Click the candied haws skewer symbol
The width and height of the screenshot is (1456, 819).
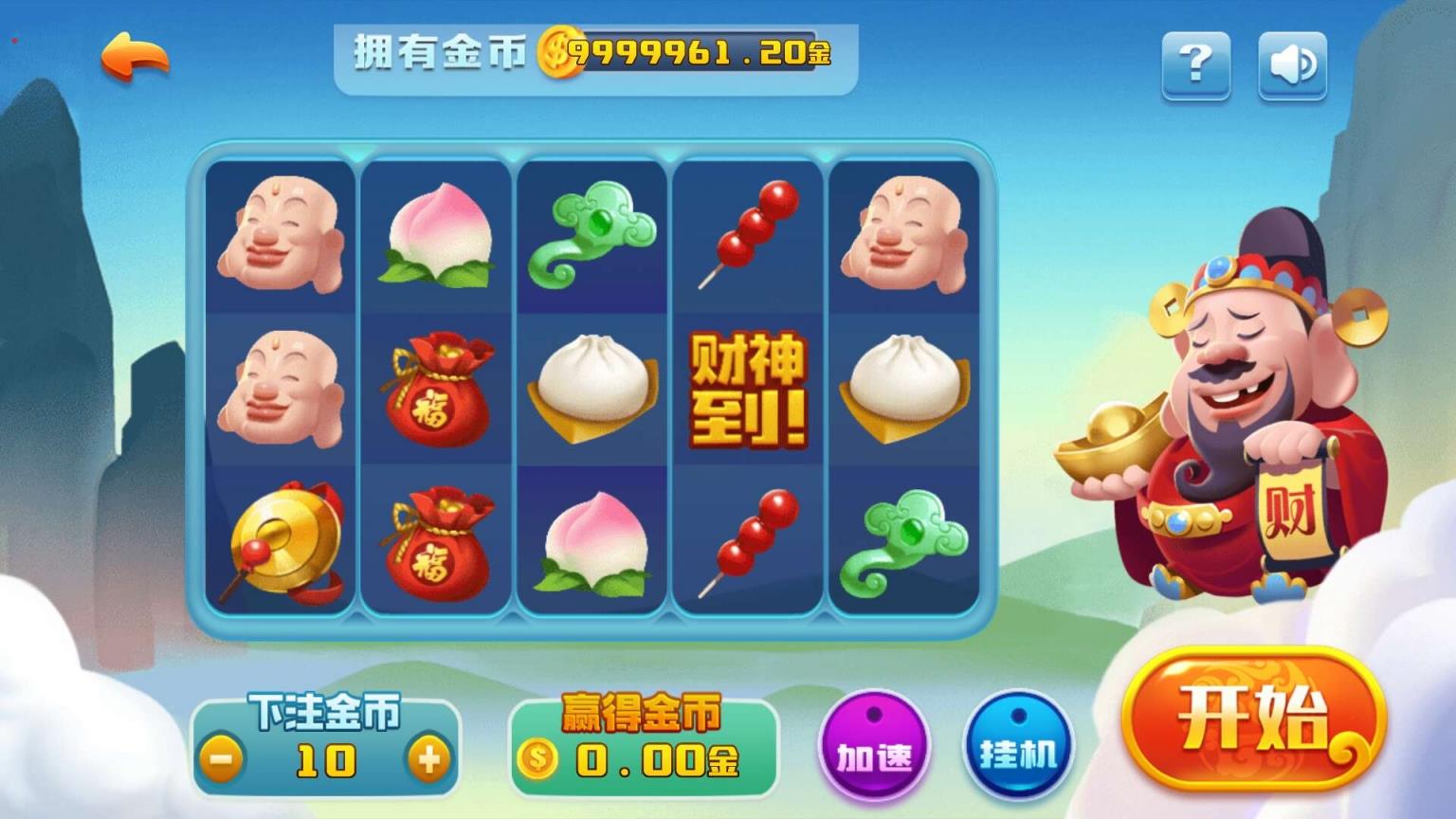pyautogui.click(x=749, y=232)
